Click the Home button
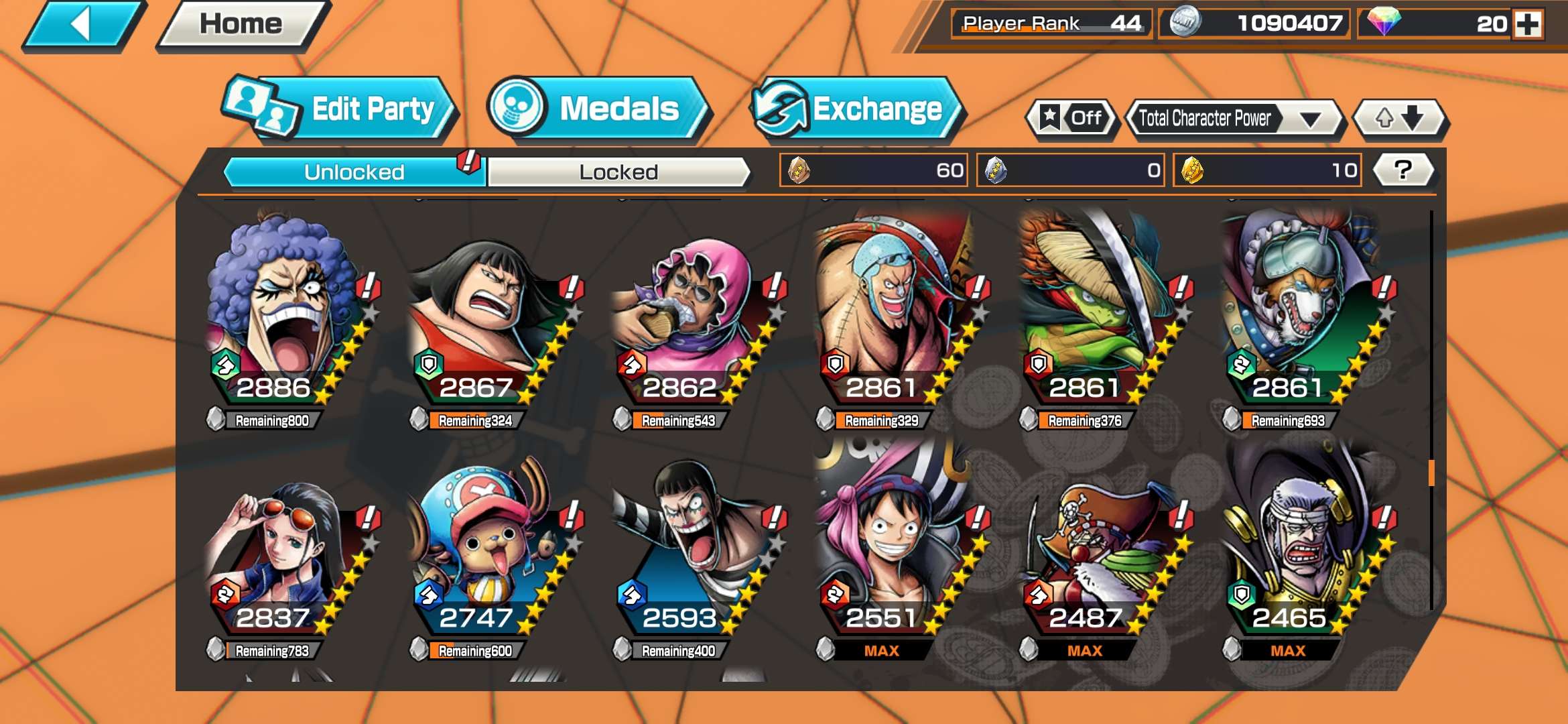Image resolution: width=1568 pixels, height=724 pixels. [x=236, y=24]
